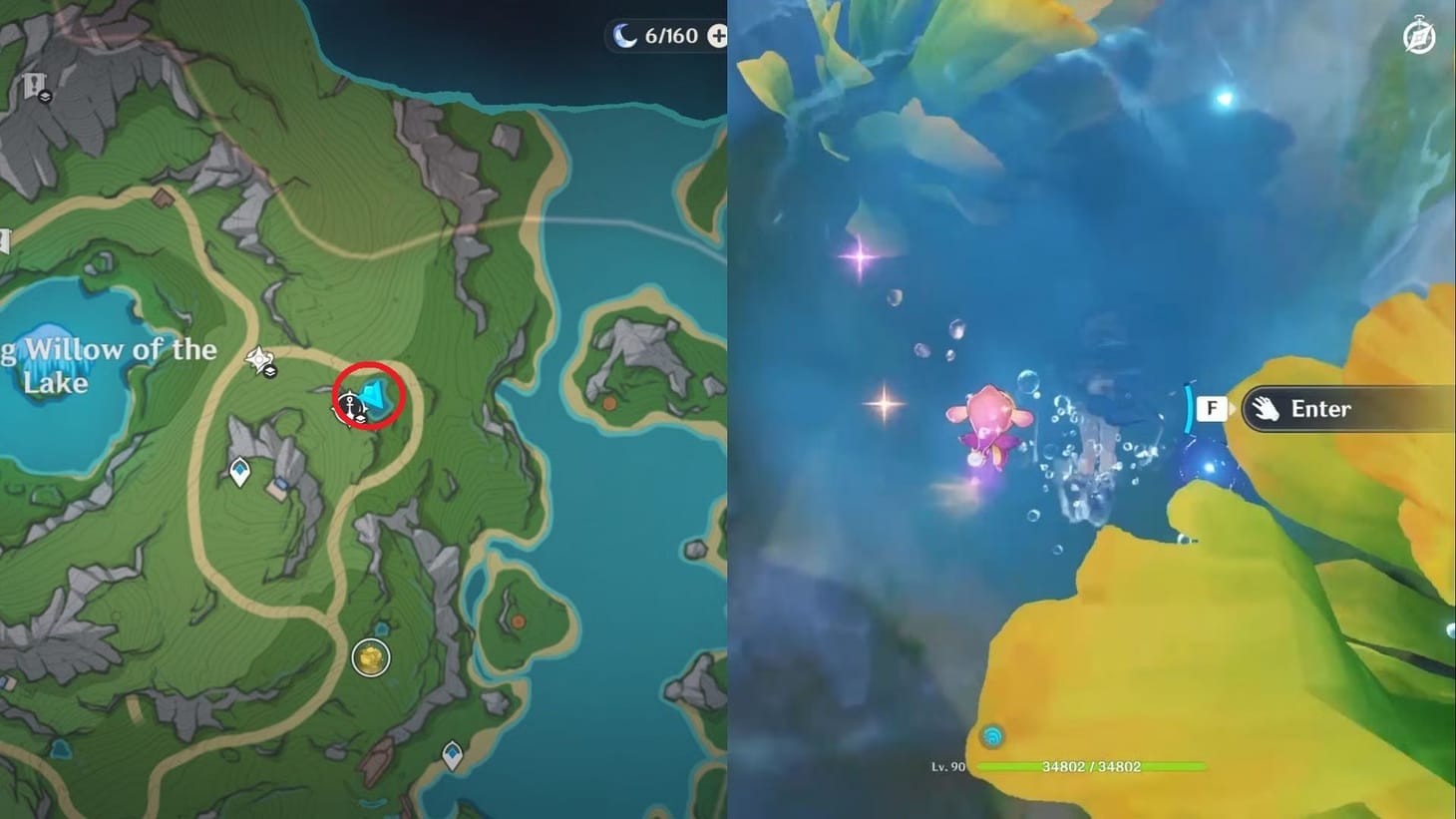Click the orange dot marker on the eastern island

[x=609, y=402]
